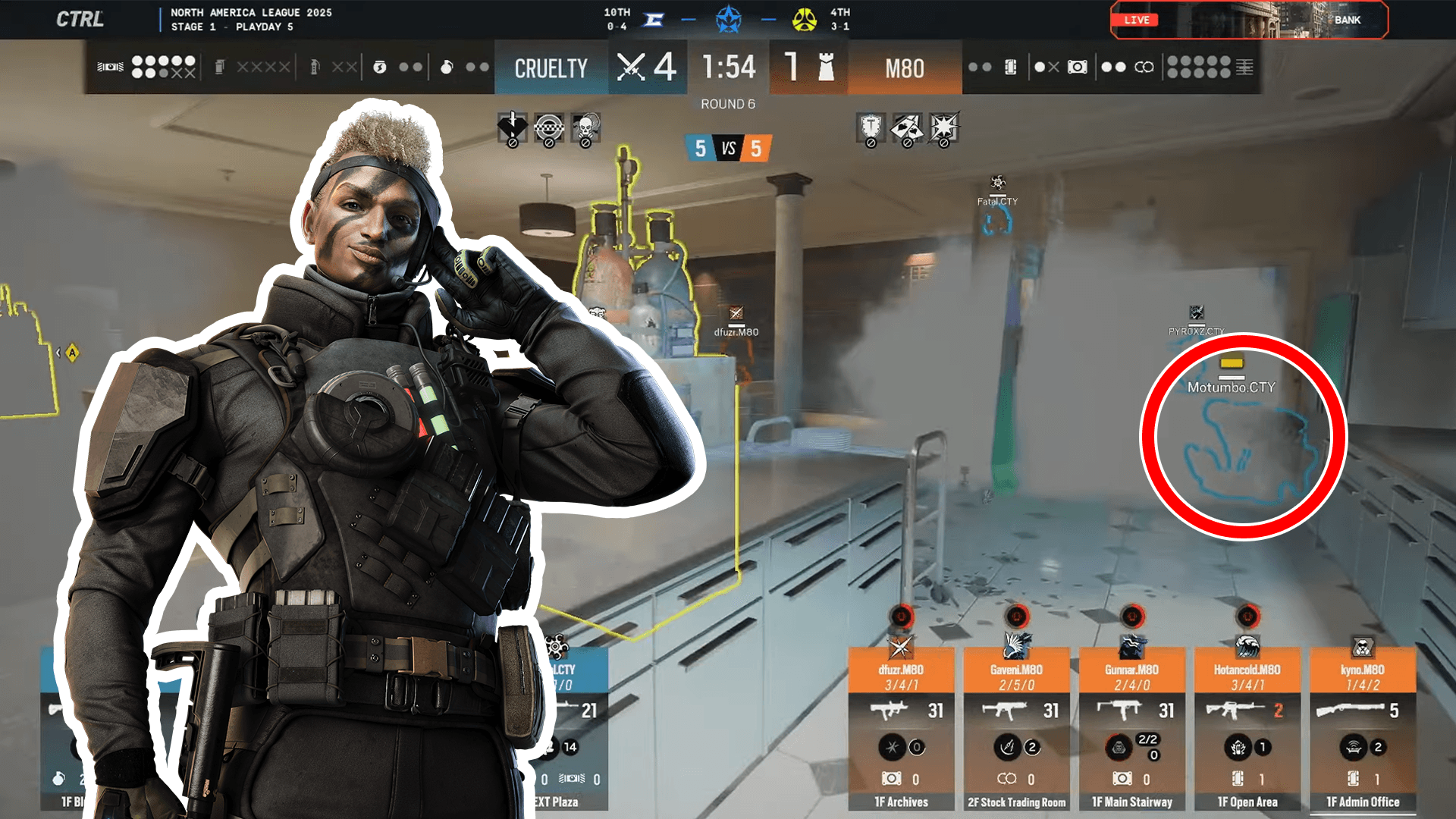Pick the kyno.M80 player card
Viewport: 1456px width, 819px height.
(1363, 728)
